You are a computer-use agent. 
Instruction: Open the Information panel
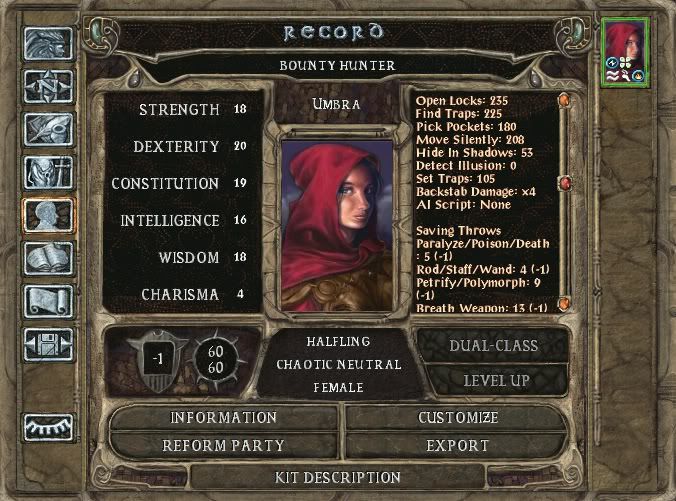pos(223,418)
